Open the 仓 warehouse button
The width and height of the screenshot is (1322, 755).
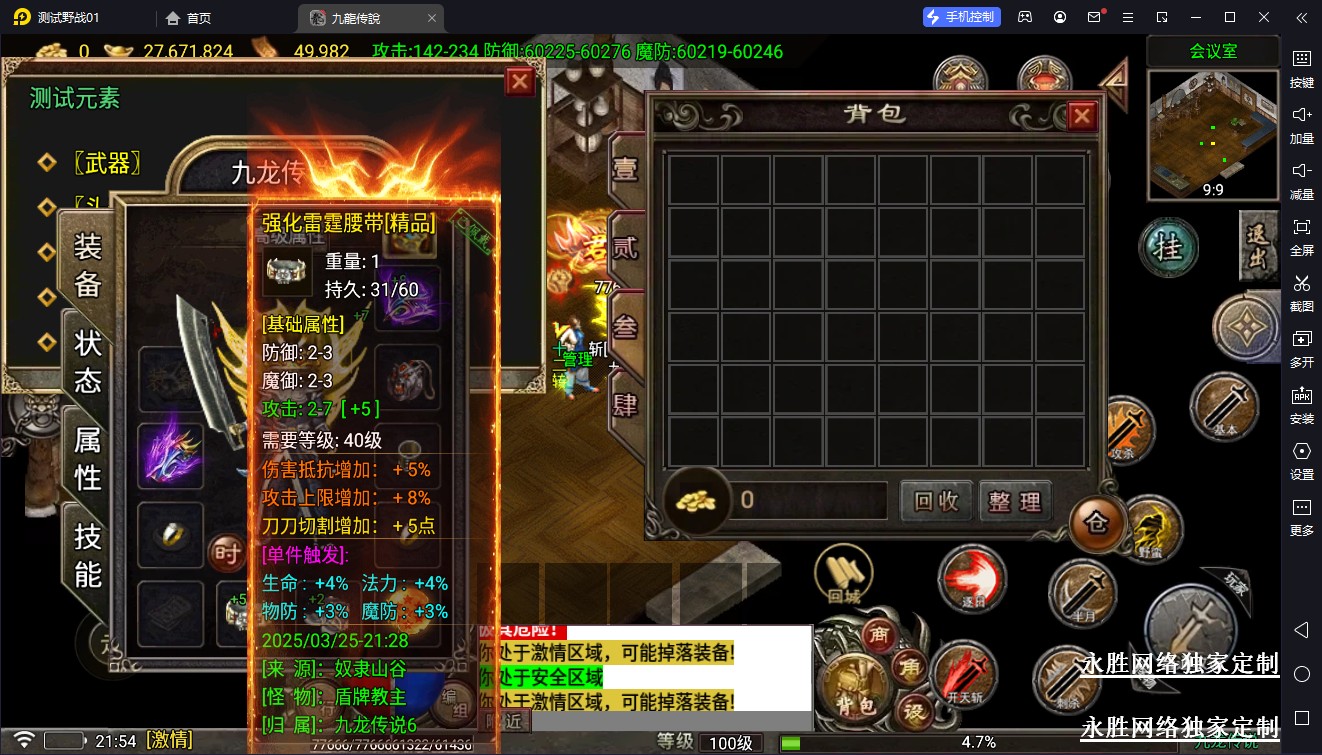click(x=1097, y=523)
